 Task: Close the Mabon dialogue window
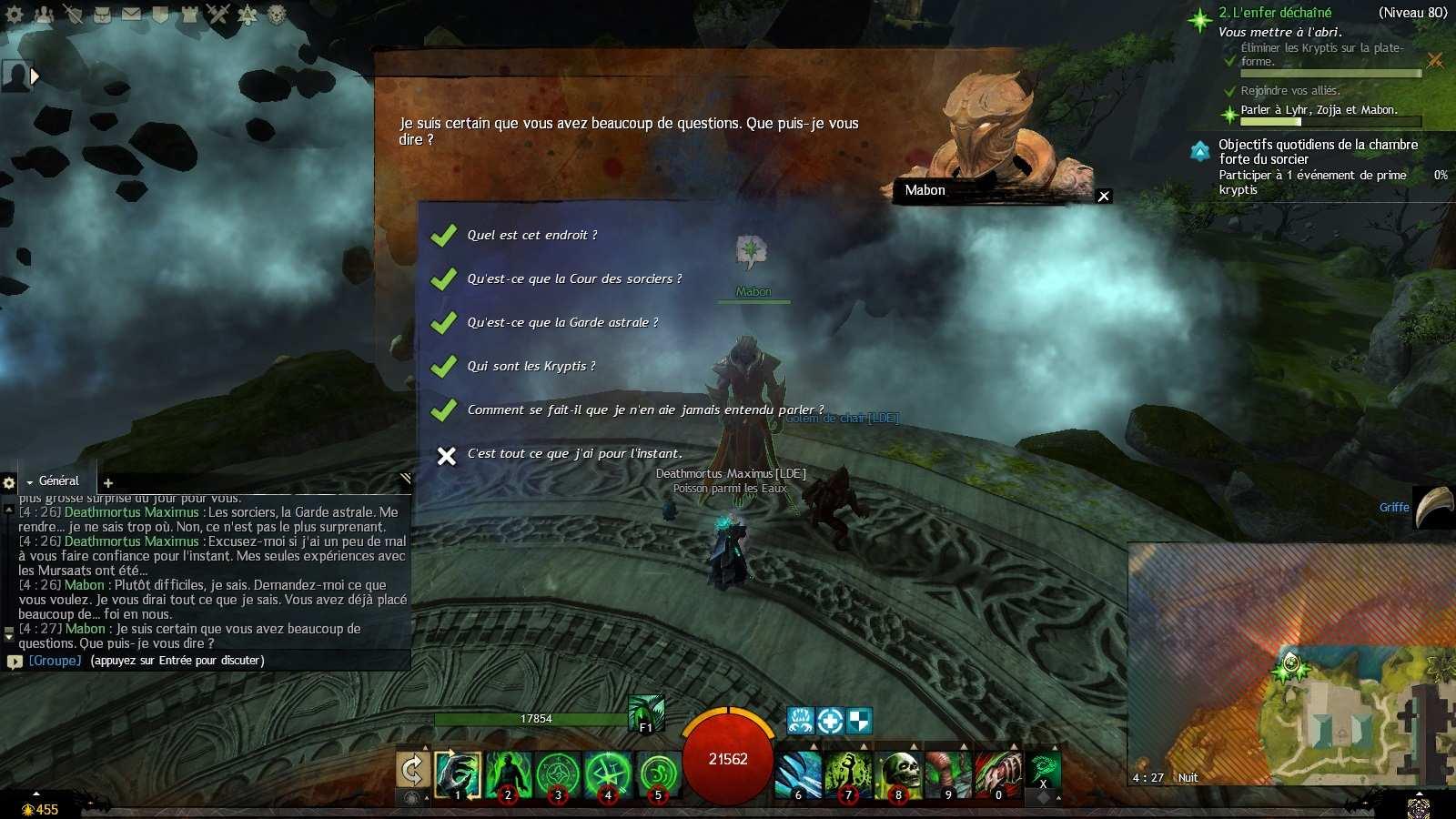click(x=1104, y=197)
